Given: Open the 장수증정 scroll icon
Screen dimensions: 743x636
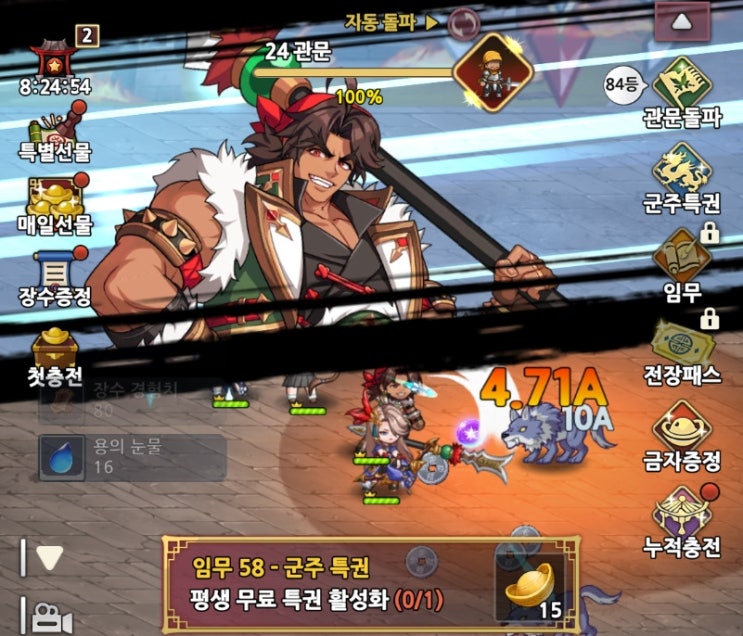Looking at the screenshot, I should 53,274.
